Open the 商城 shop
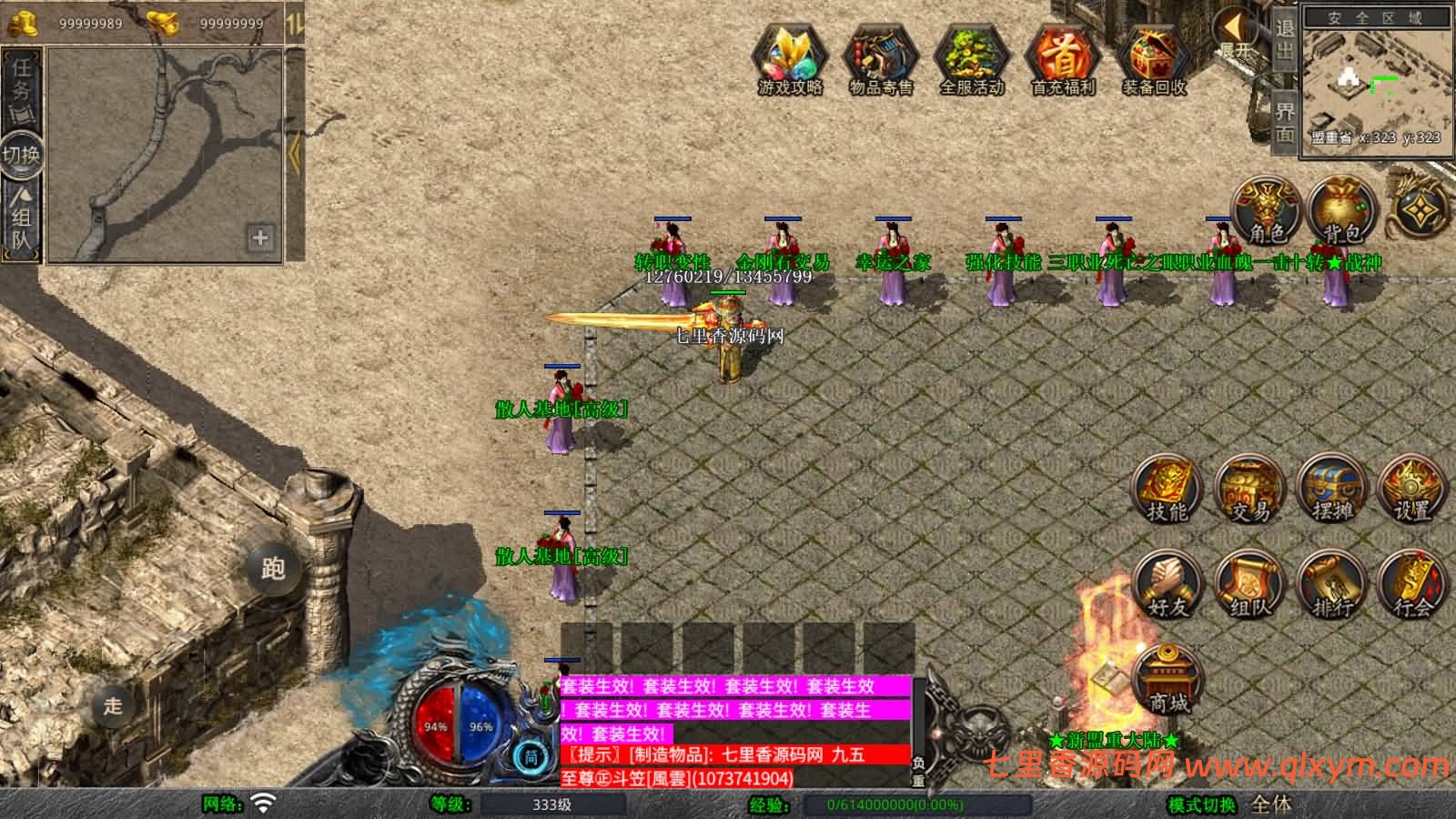This screenshot has height=819, width=1456. pyautogui.click(x=1168, y=680)
